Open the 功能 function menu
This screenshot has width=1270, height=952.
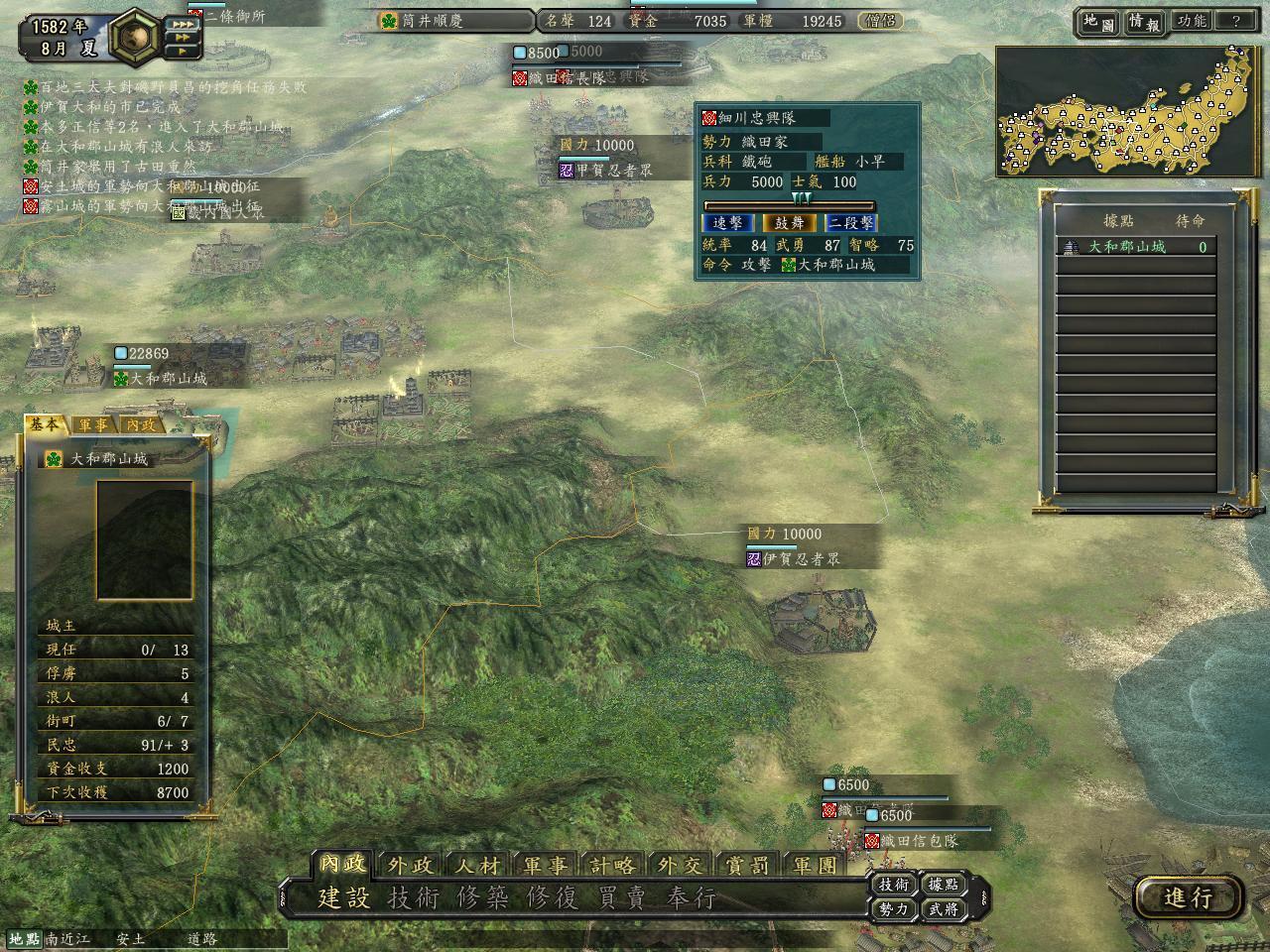(x=1191, y=21)
